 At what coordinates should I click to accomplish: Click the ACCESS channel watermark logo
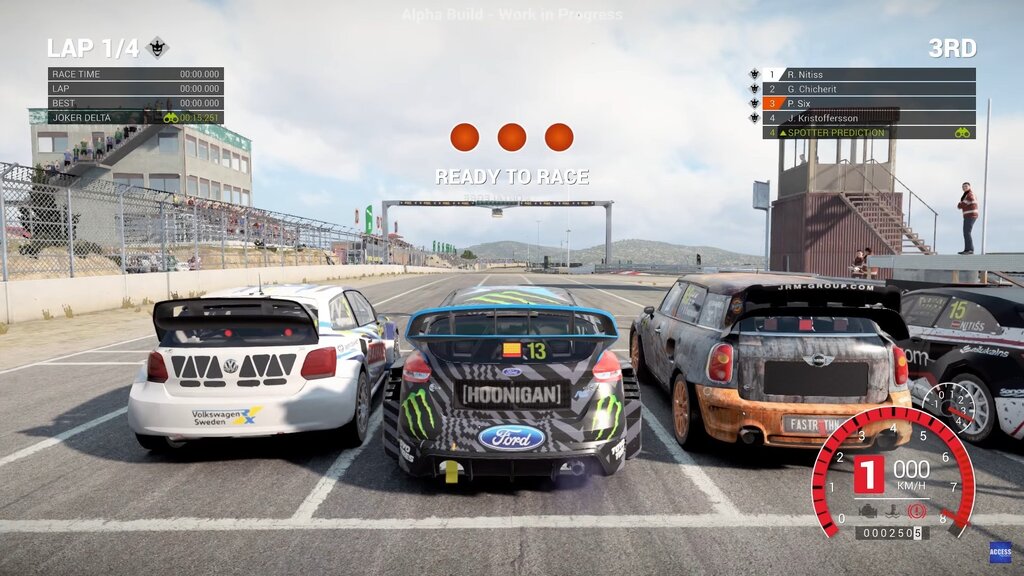(x=1000, y=552)
